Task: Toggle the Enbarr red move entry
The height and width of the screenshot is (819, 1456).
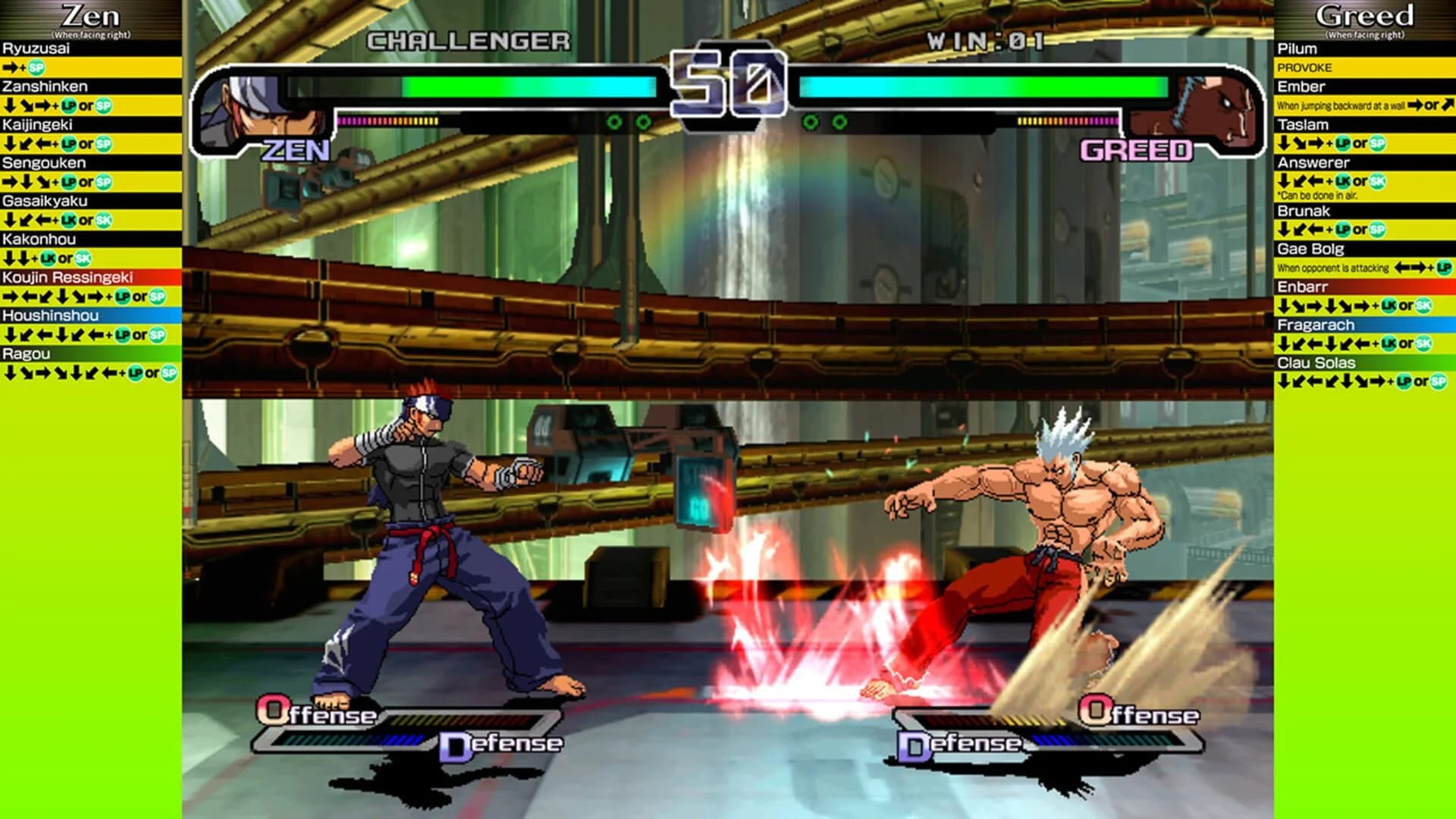Action: [1302, 288]
